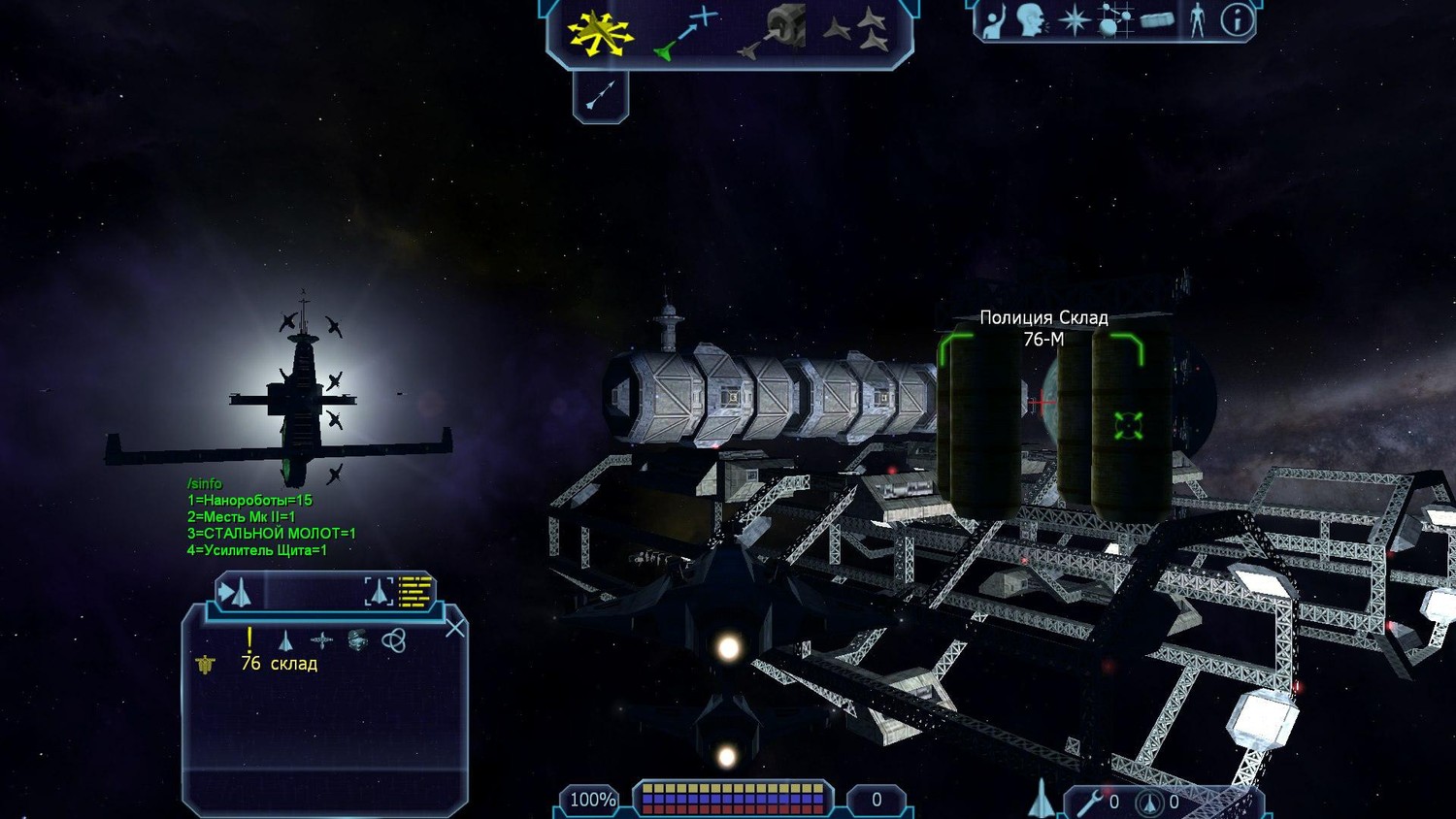Activate the yellow free flight maneuver icon

coord(599,32)
